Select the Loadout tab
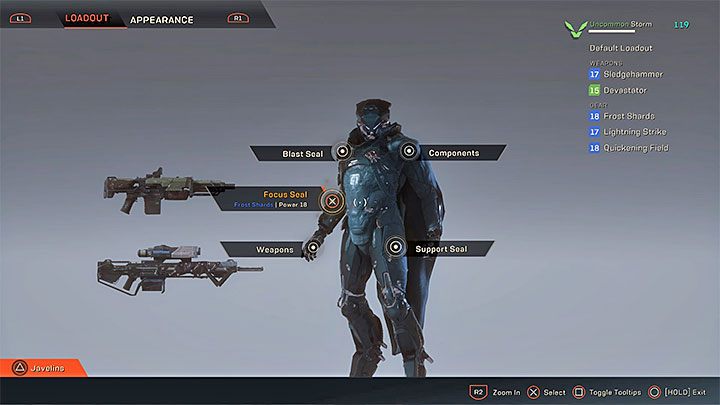The width and height of the screenshot is (720, 405). [88, 18]
